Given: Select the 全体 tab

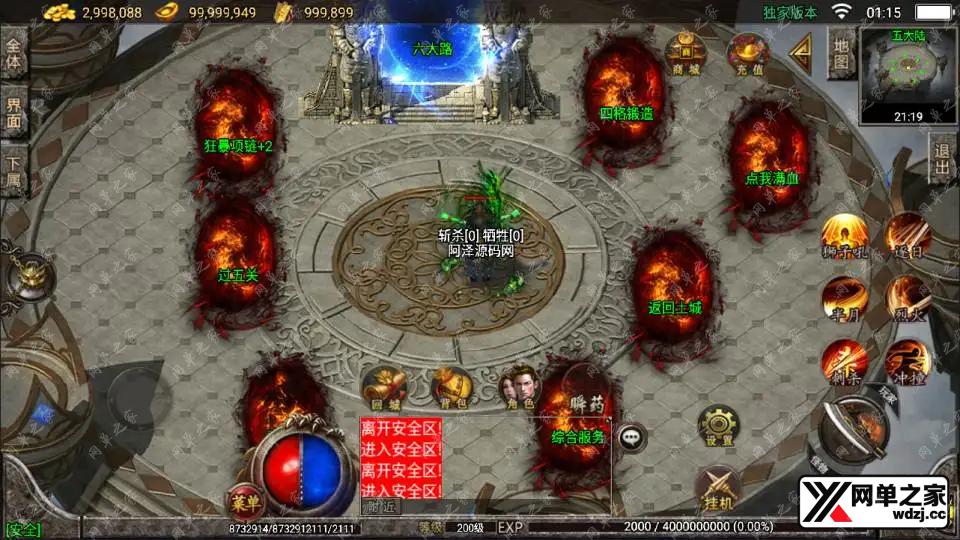Looking at the screenshot, I should click(14, 53).
